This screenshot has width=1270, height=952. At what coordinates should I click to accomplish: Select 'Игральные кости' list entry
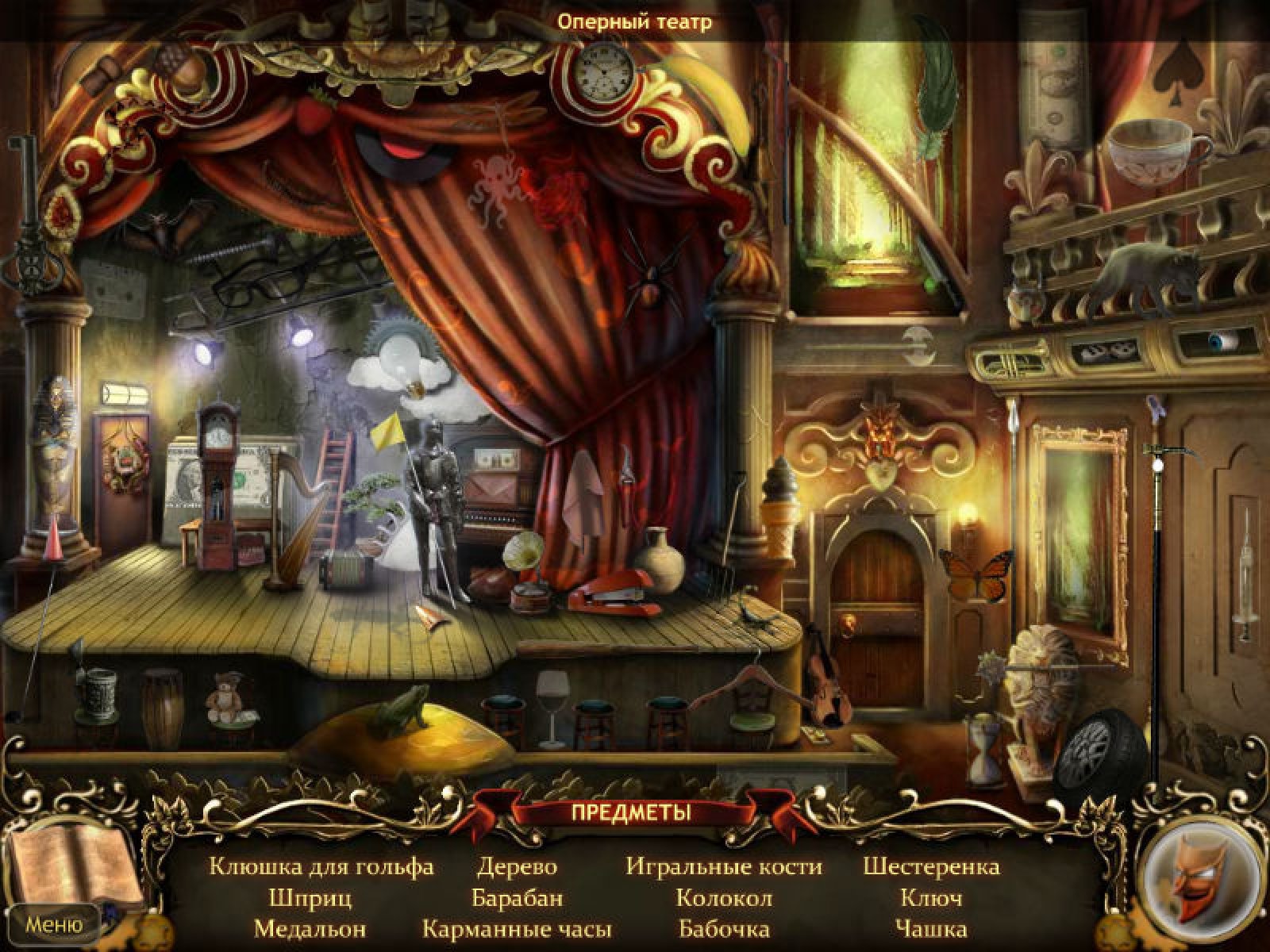pyautogui.click(x=724, y=866)
